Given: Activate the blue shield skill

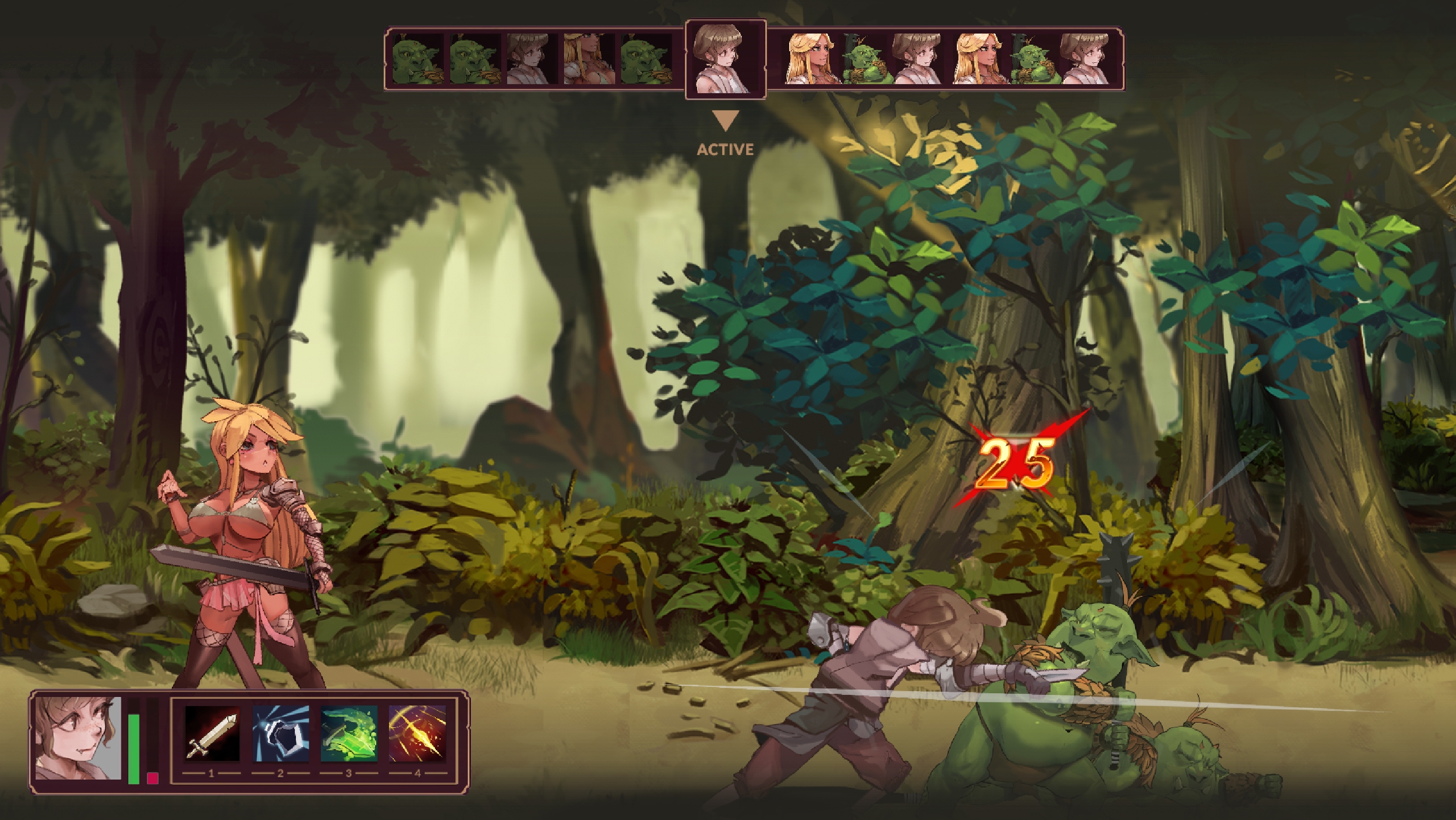Looking at the screenshot, I should (280, 734).
